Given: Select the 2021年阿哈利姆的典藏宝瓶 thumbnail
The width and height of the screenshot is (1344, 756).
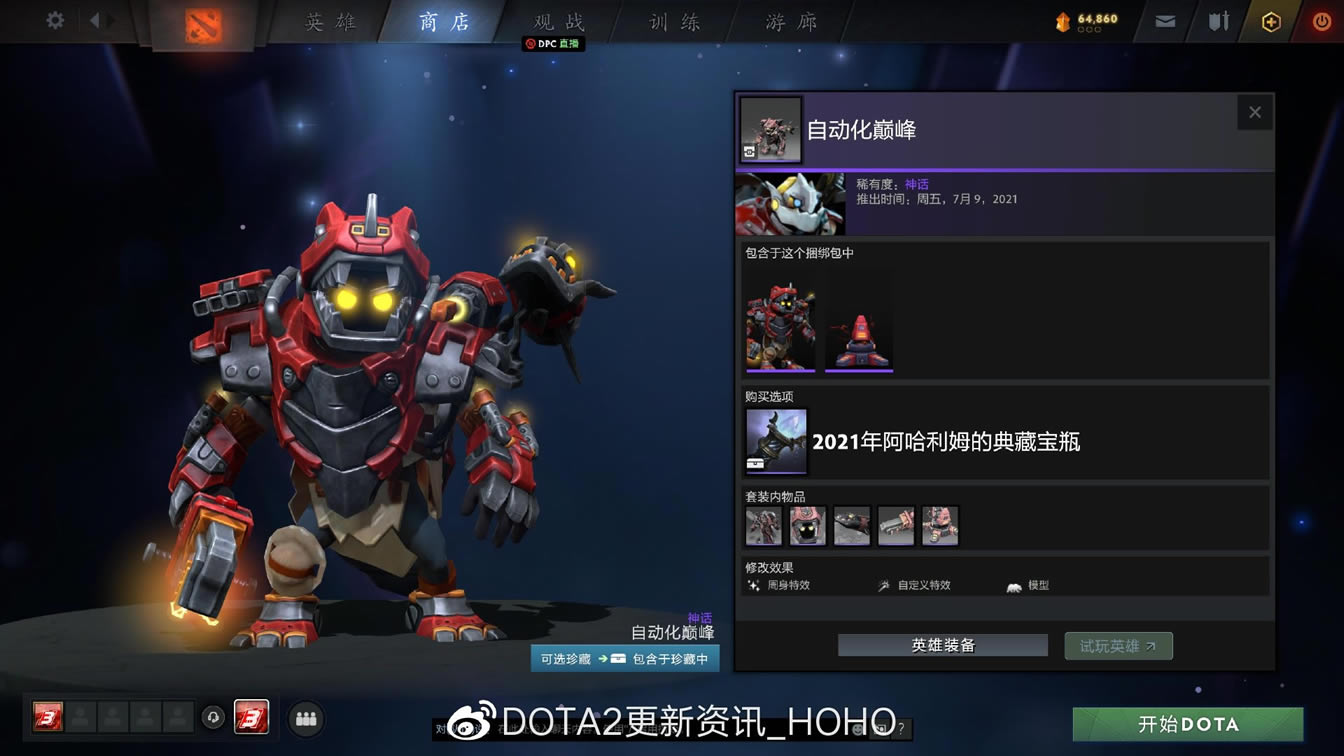Looking at the screenshot, I should click(775, 440).
